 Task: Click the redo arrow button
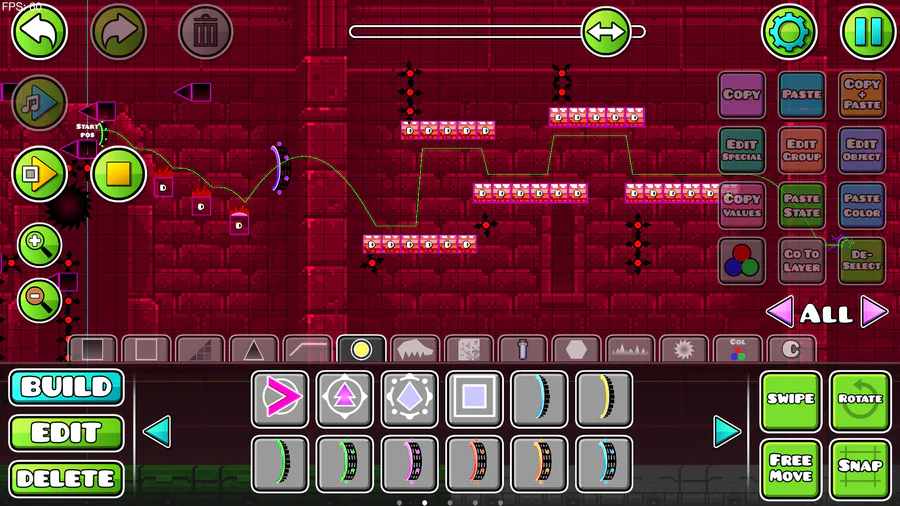(x=119, y=32)
